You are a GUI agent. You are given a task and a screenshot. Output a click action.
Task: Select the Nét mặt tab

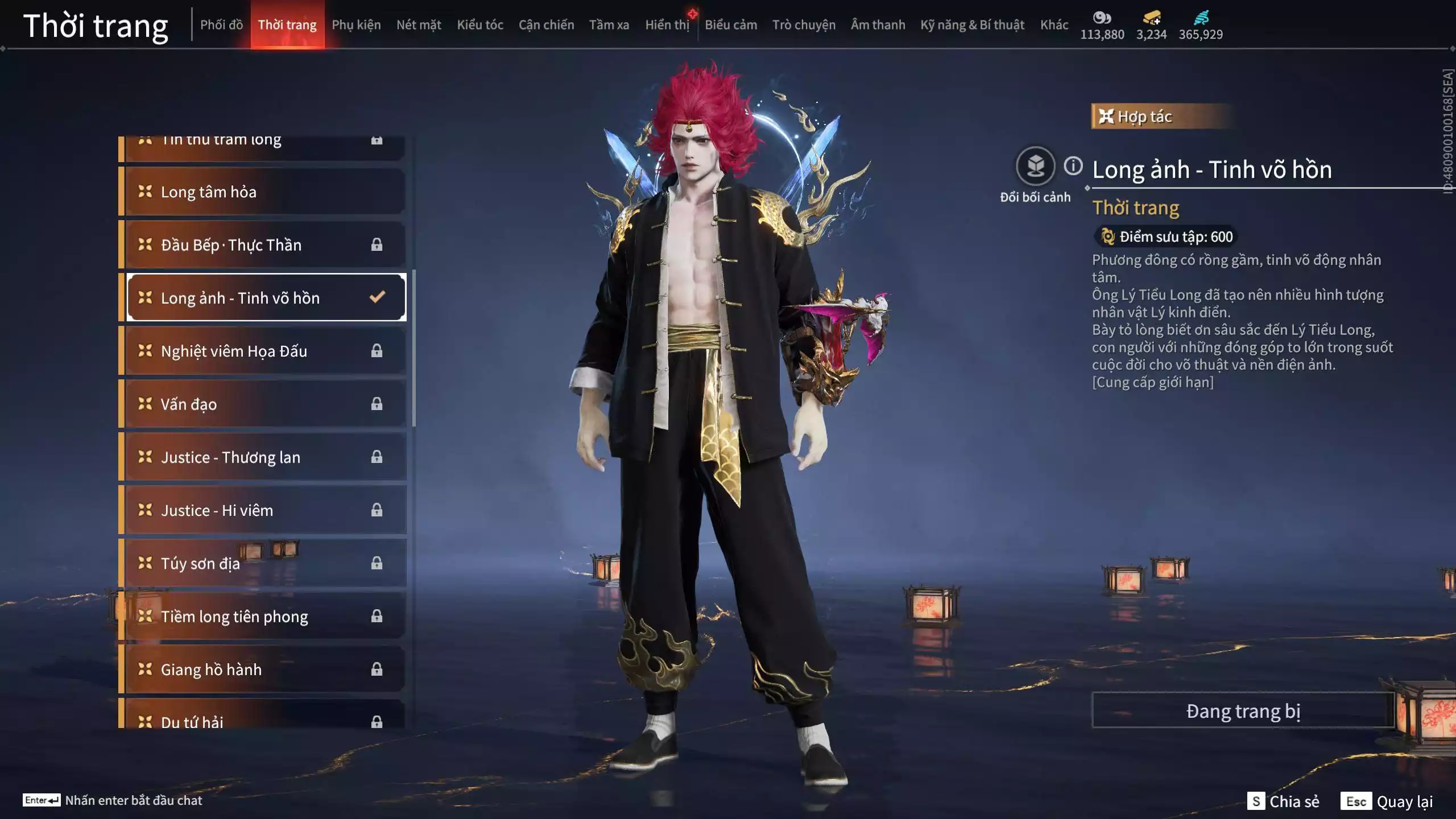[419, 25]
